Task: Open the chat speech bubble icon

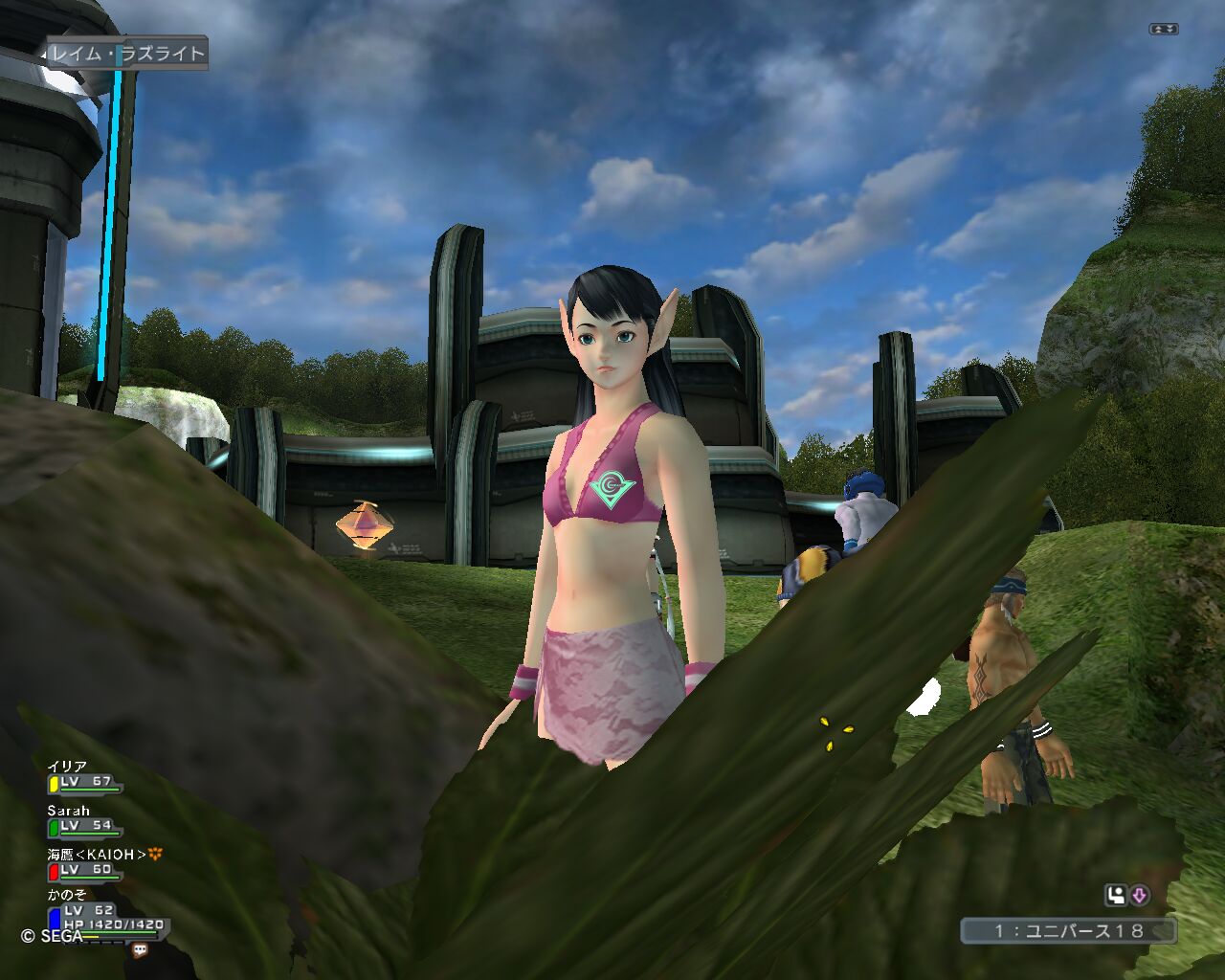Action: coord(140,950)
